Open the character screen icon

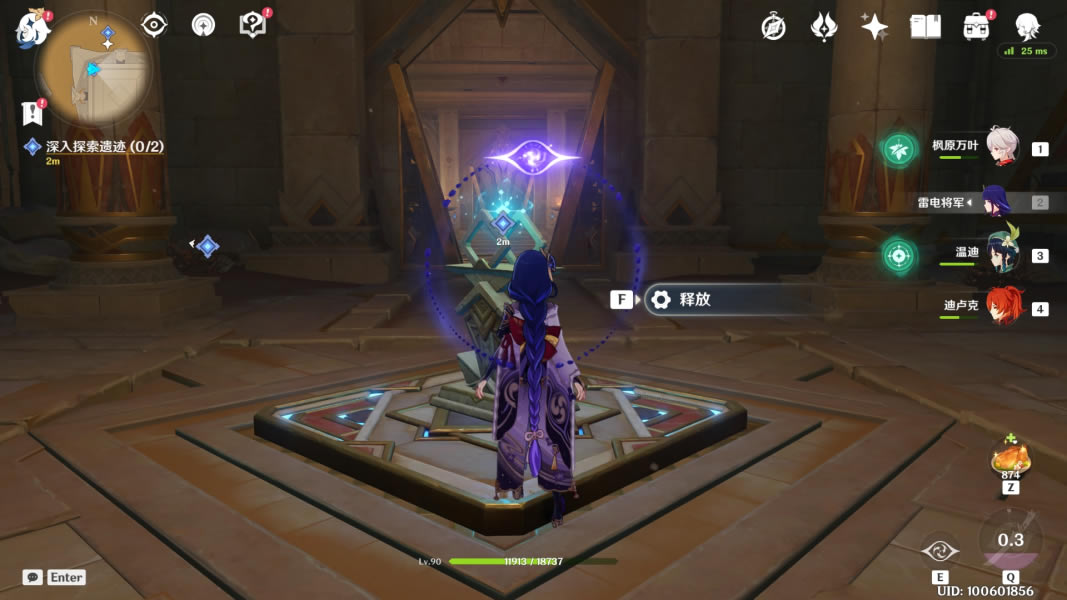coord(1027,27)
